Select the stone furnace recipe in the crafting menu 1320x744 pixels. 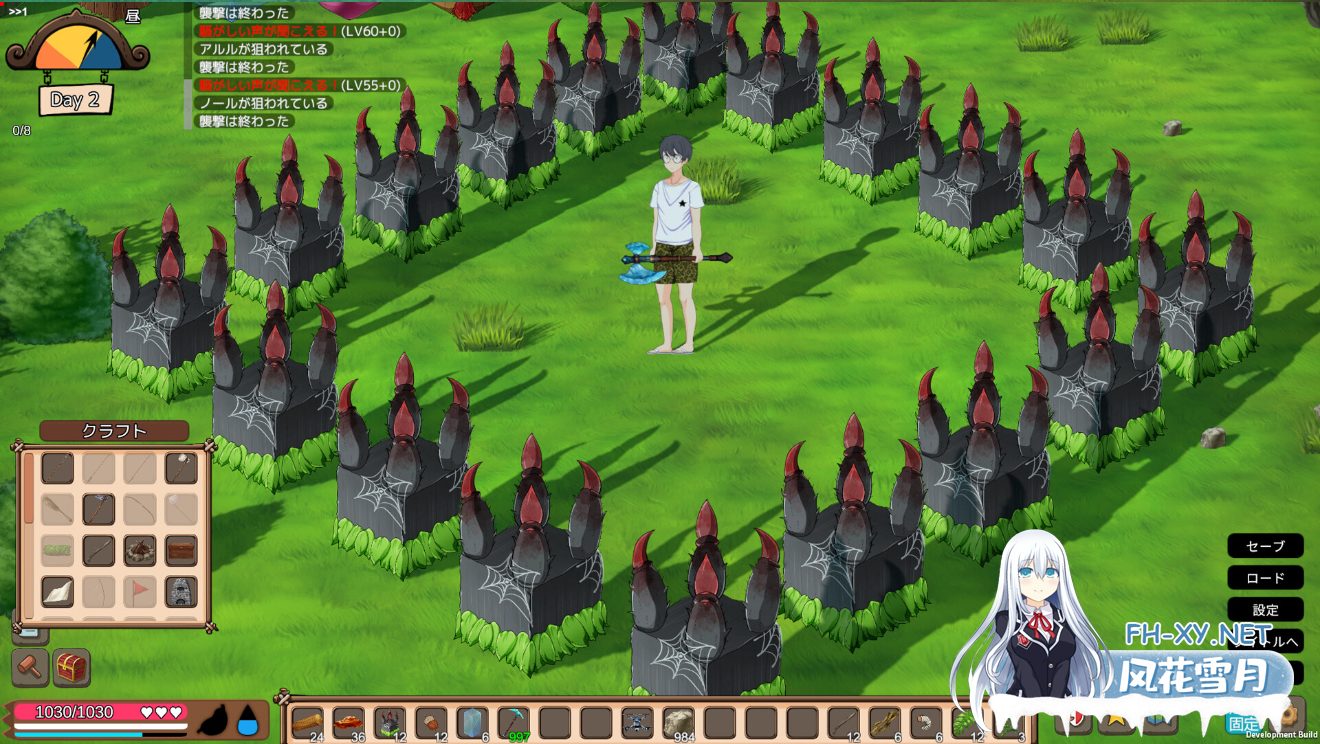(180, 590)
